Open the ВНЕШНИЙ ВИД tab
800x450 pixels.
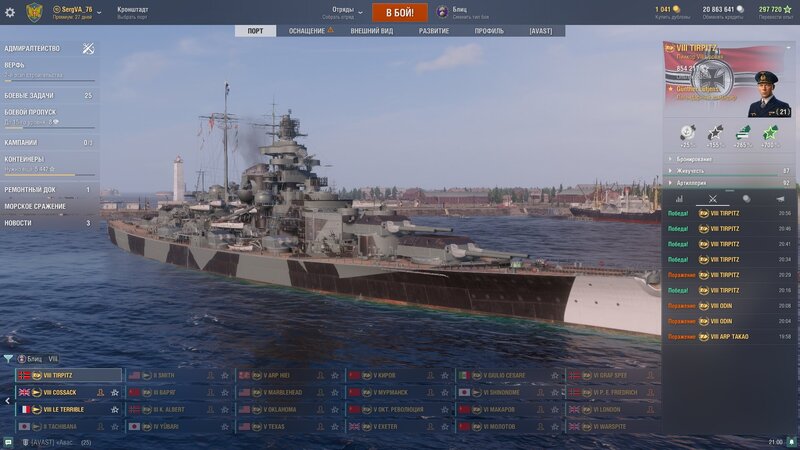pos(371,31)
